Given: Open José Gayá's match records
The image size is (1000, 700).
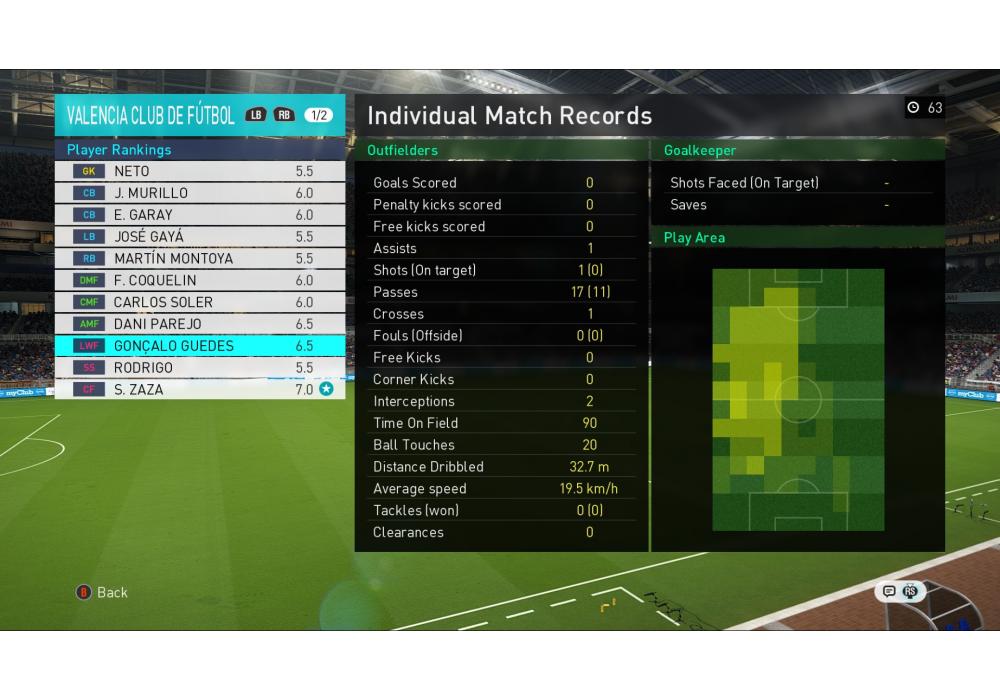Looking at the screenshot, I should click(x=200, y=237).
